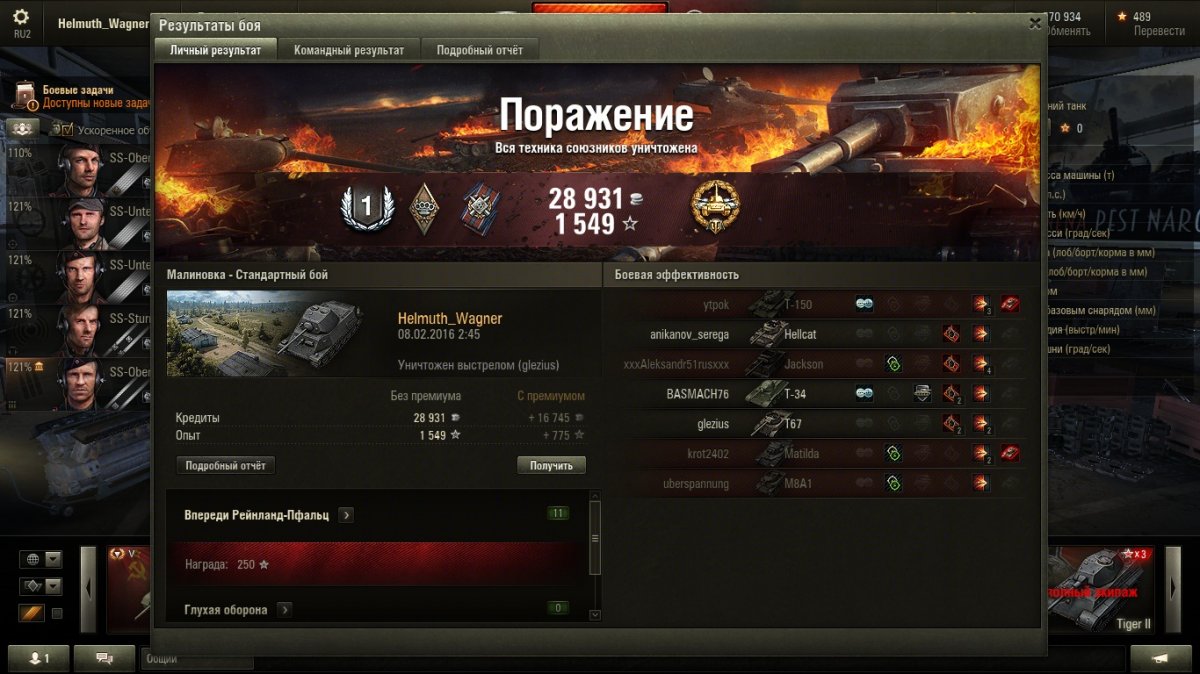
Task: Click the Подробный отчёт button under credits
Action: pos(226,466)
